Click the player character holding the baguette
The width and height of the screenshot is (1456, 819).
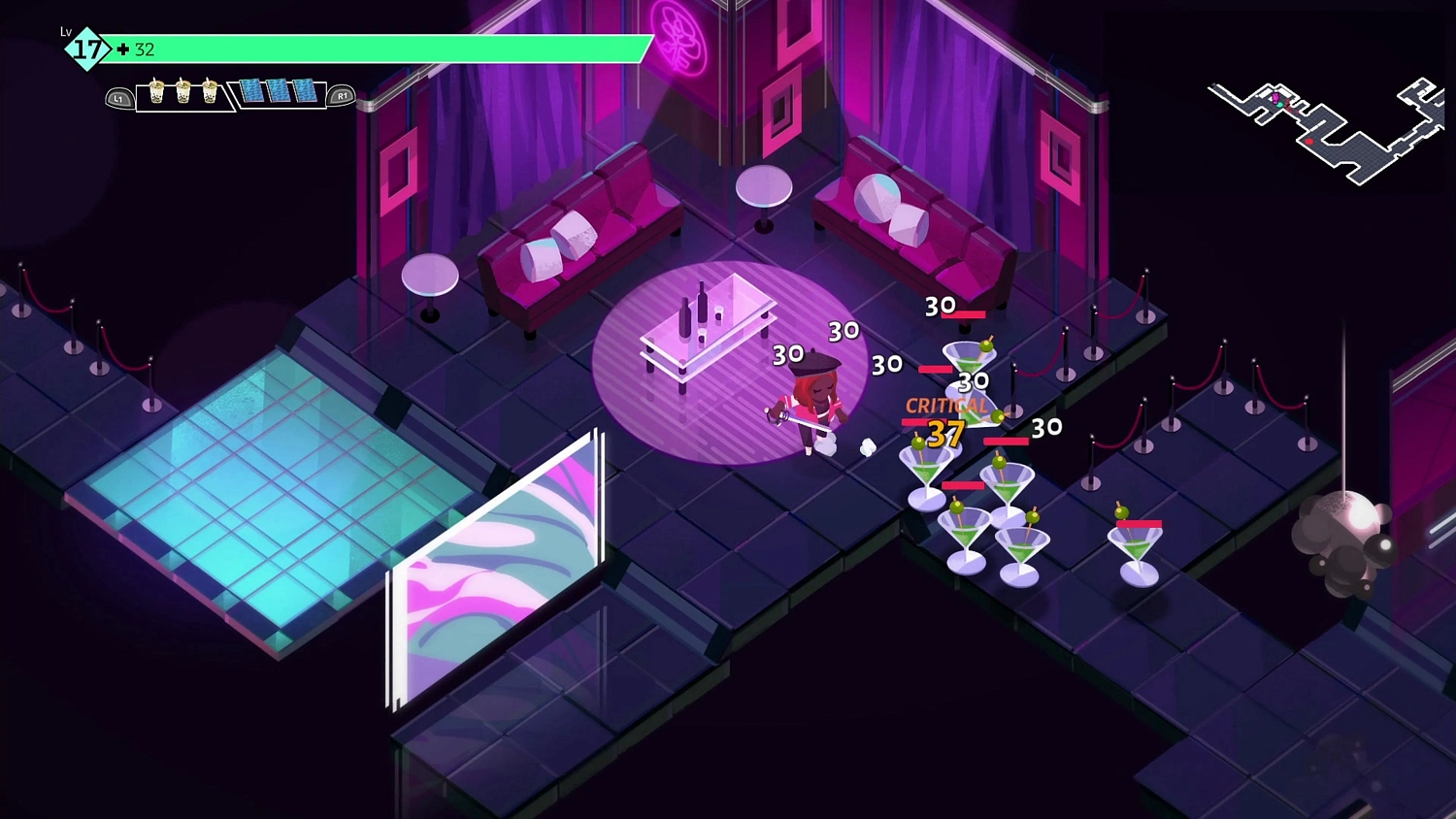click(815, 403)
